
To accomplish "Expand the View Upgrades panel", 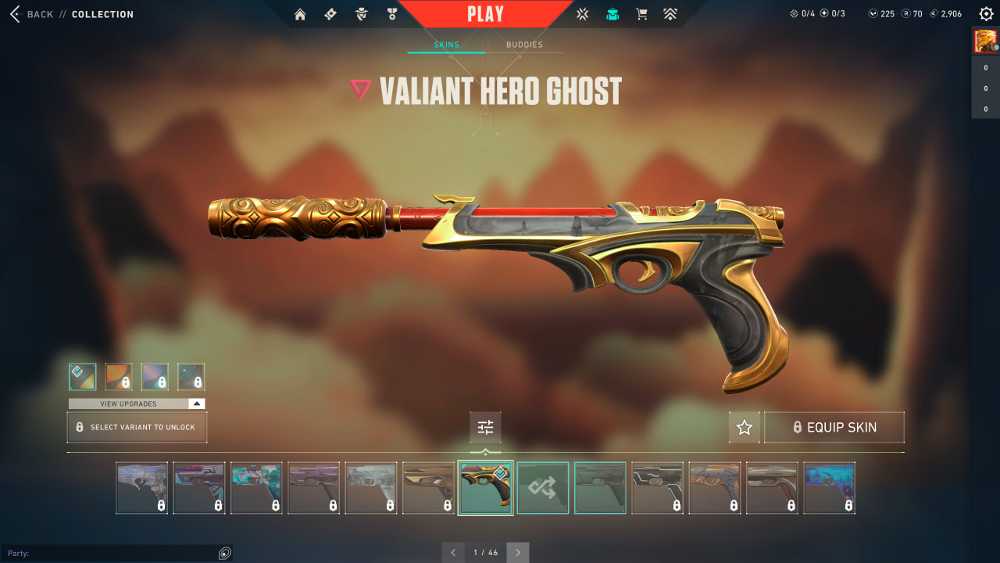I will click(x=137, y=404).
